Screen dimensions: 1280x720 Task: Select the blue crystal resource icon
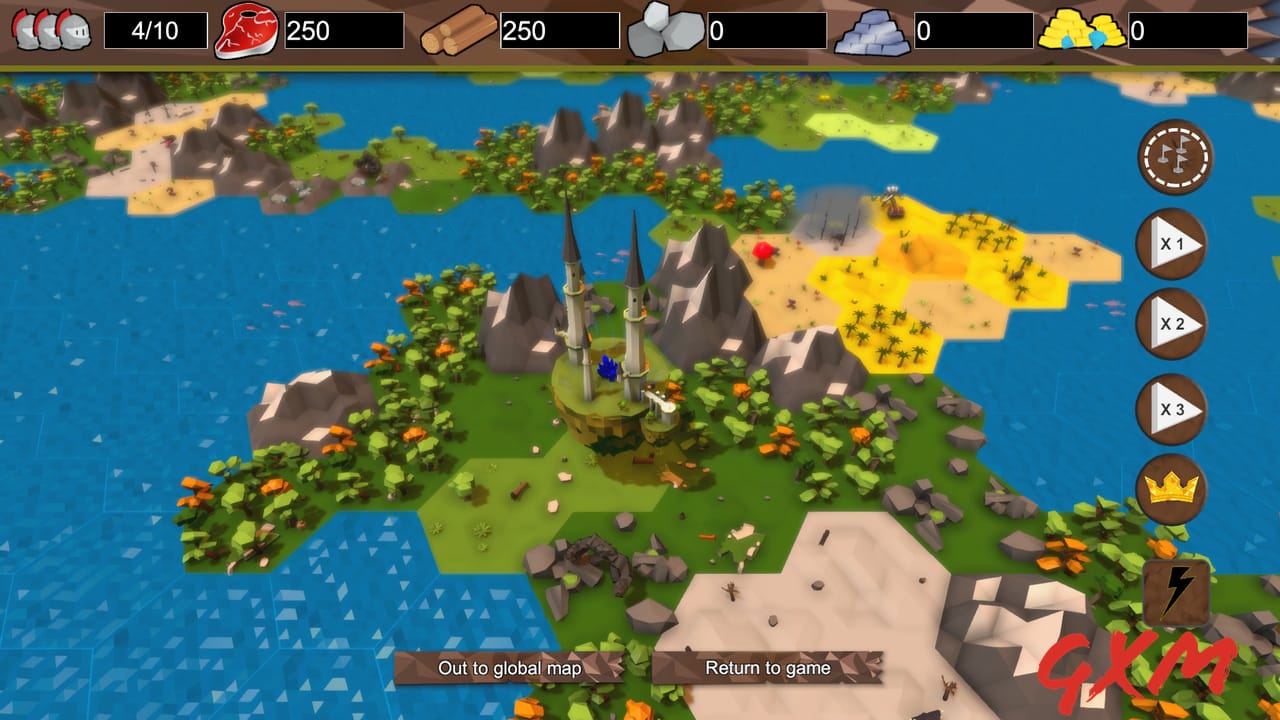pos(875,30)
